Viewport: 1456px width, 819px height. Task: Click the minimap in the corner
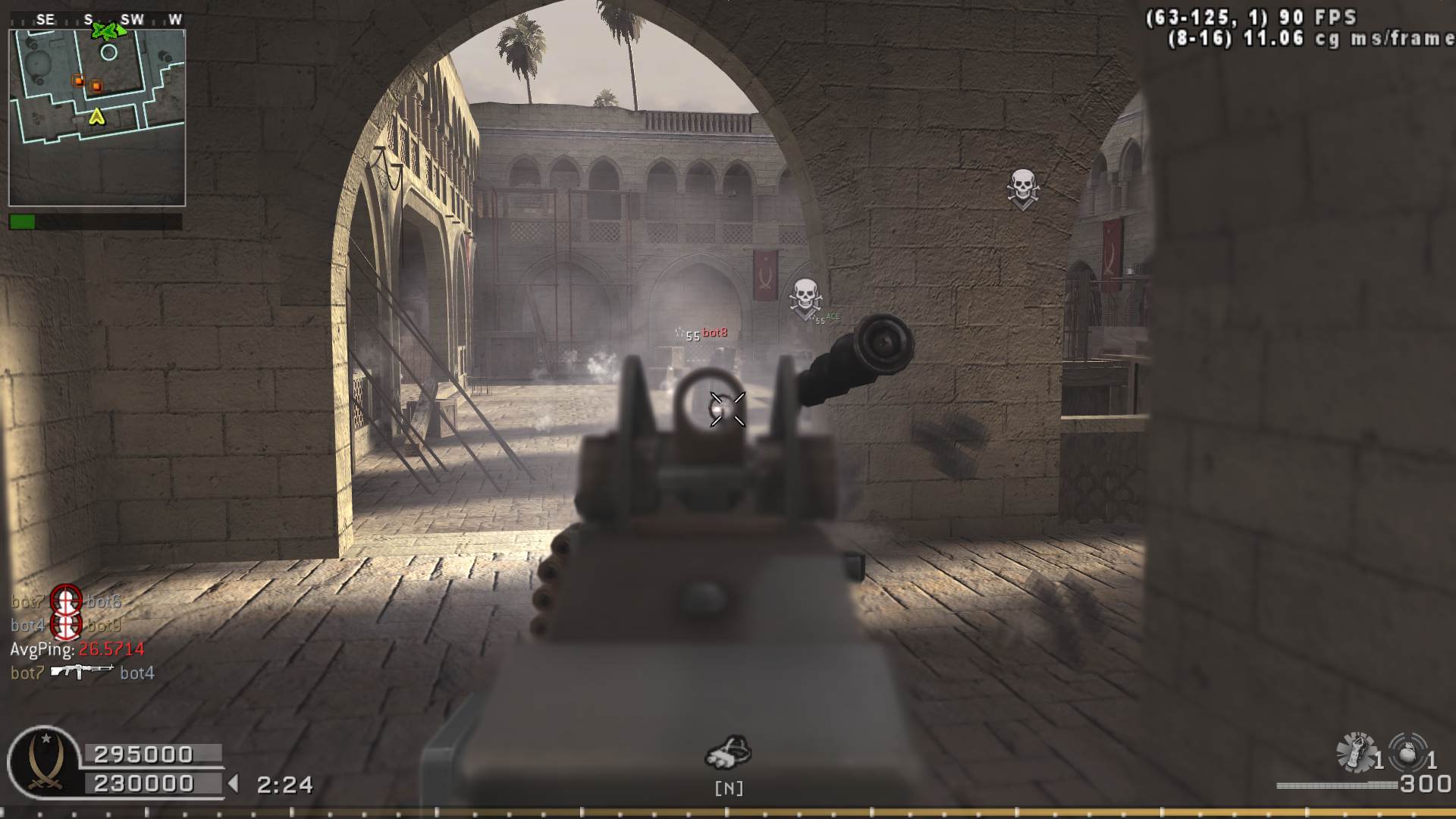pos(97,118)
